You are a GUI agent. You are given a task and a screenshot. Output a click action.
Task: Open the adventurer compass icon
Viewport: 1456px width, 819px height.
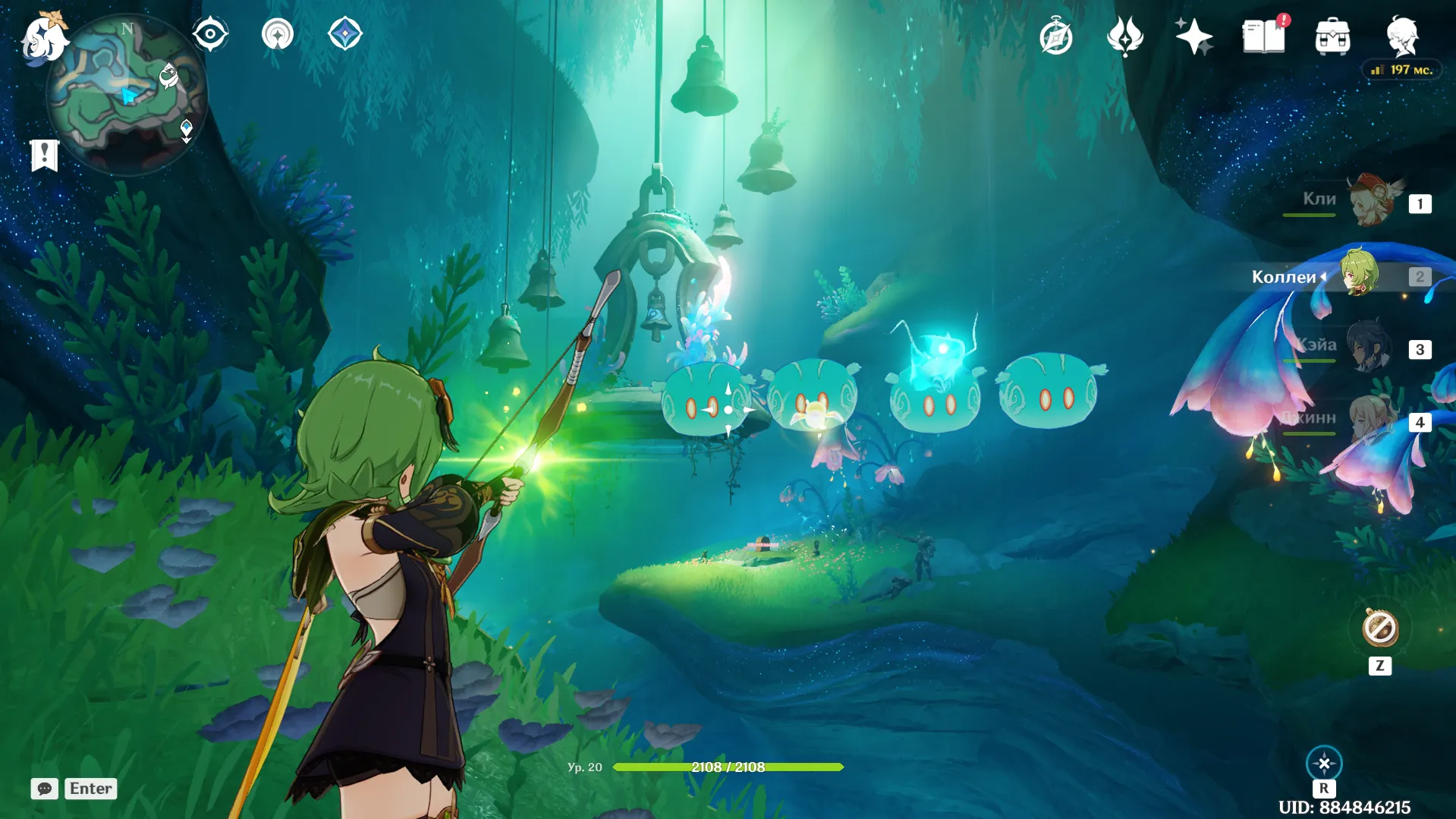point(1056,36)
